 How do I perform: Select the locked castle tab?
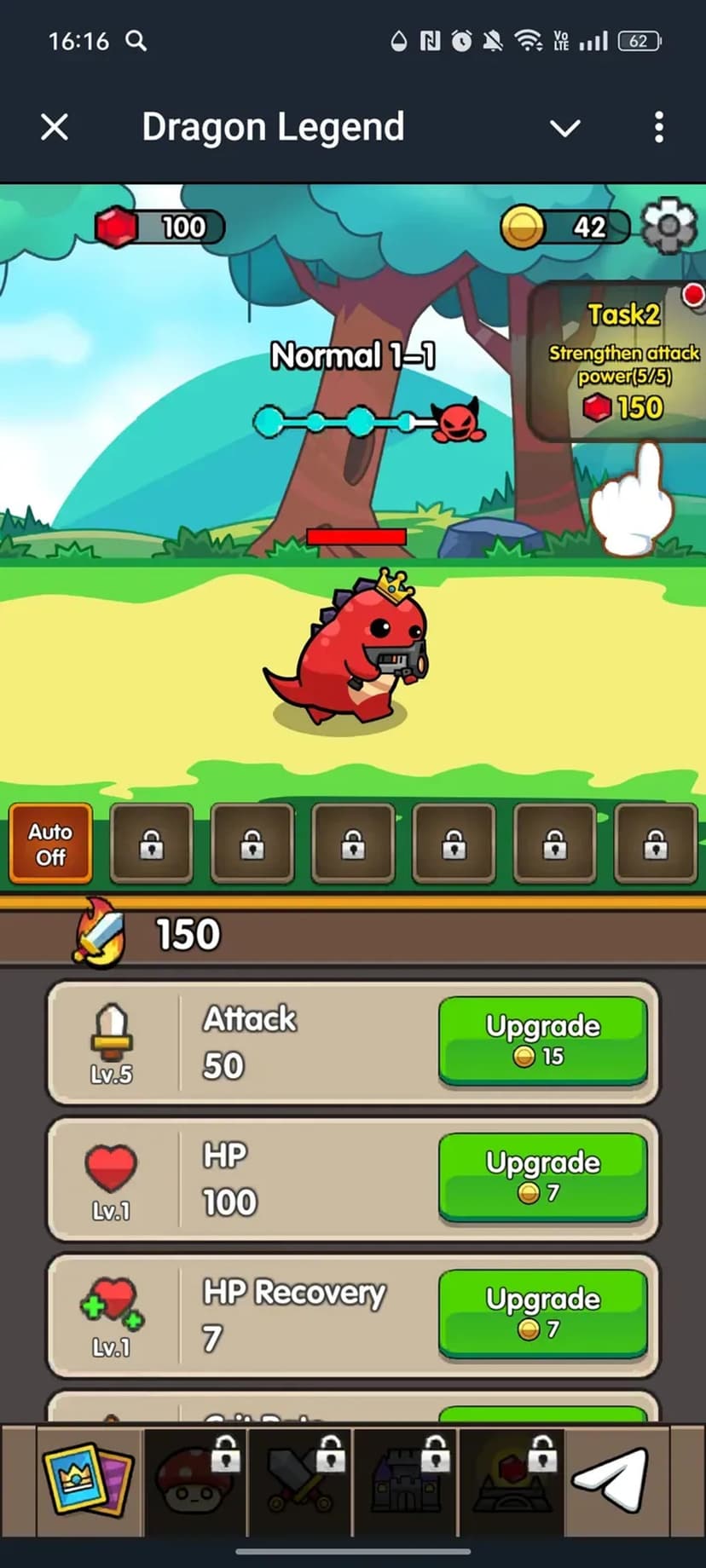click(x=406, y=1479)
